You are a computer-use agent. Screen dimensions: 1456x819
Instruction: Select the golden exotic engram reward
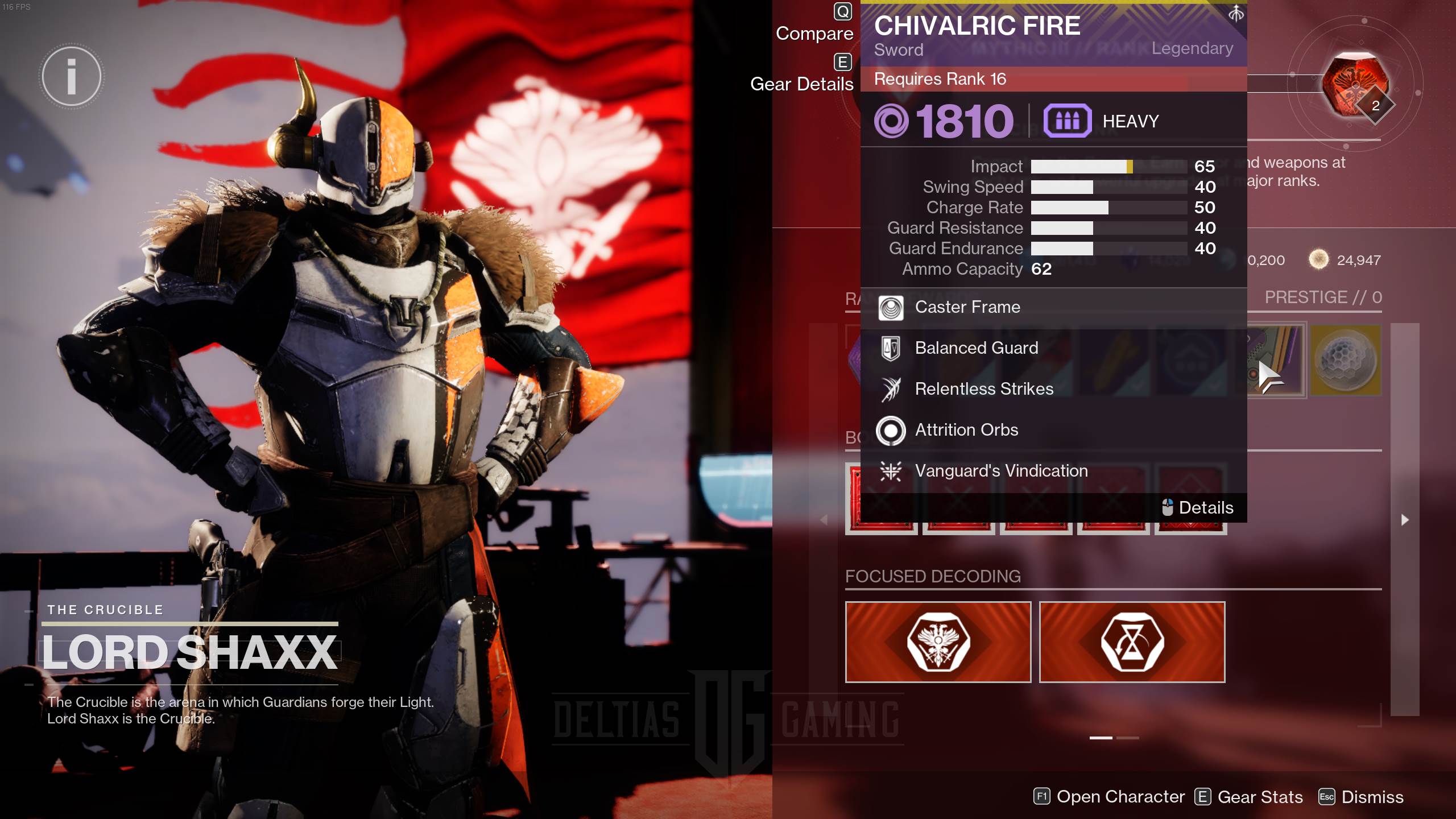coord(1346,360)
